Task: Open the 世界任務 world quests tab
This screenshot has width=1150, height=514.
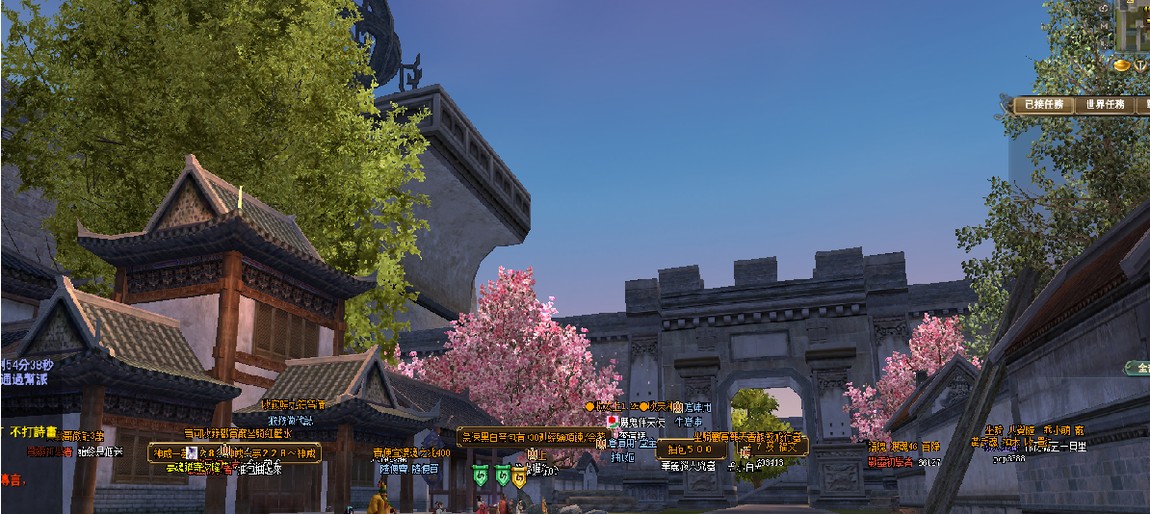Action: 1105,104
